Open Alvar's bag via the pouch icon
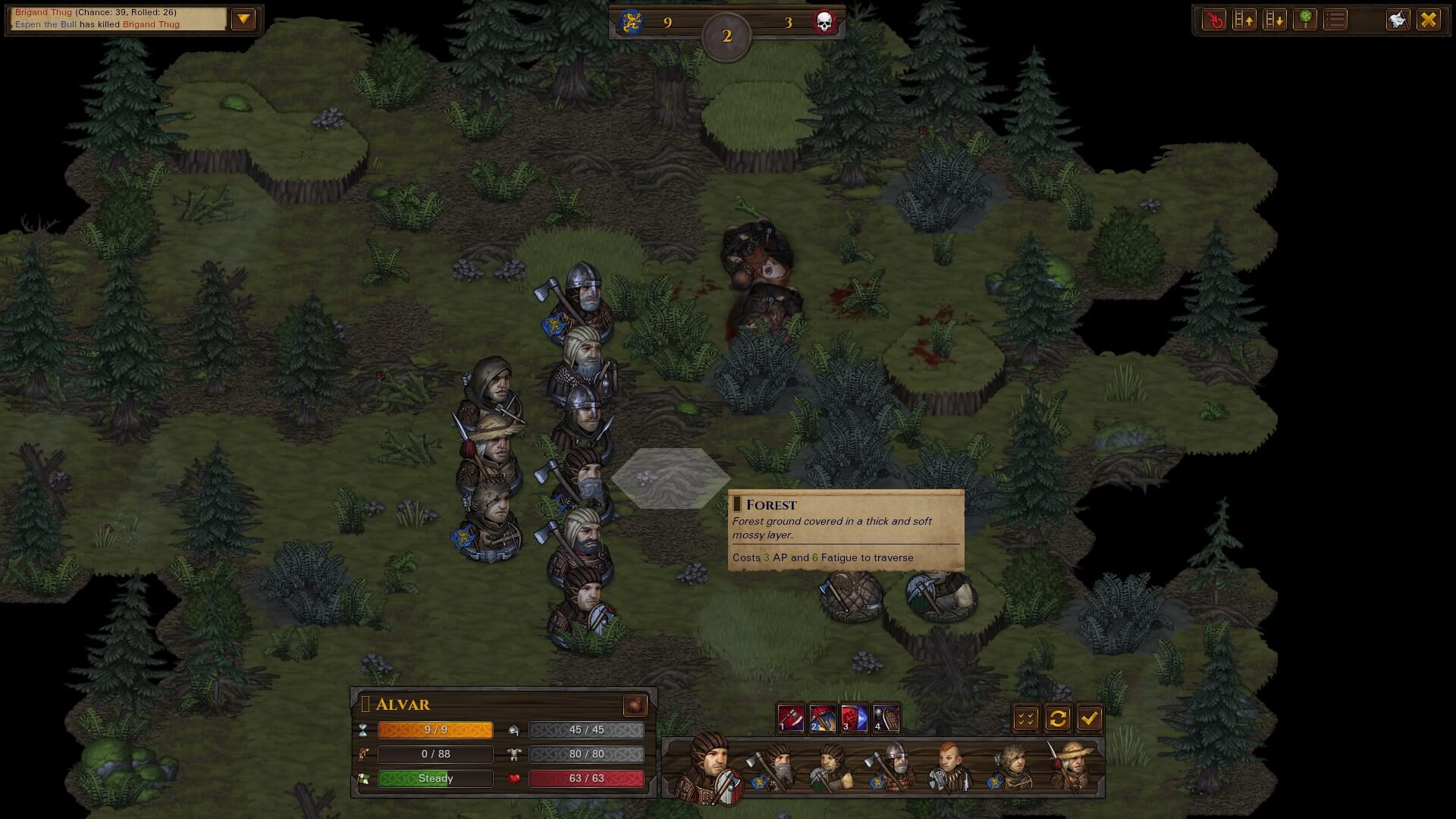This screenshot has height=819, width=1456. point(635,705)
